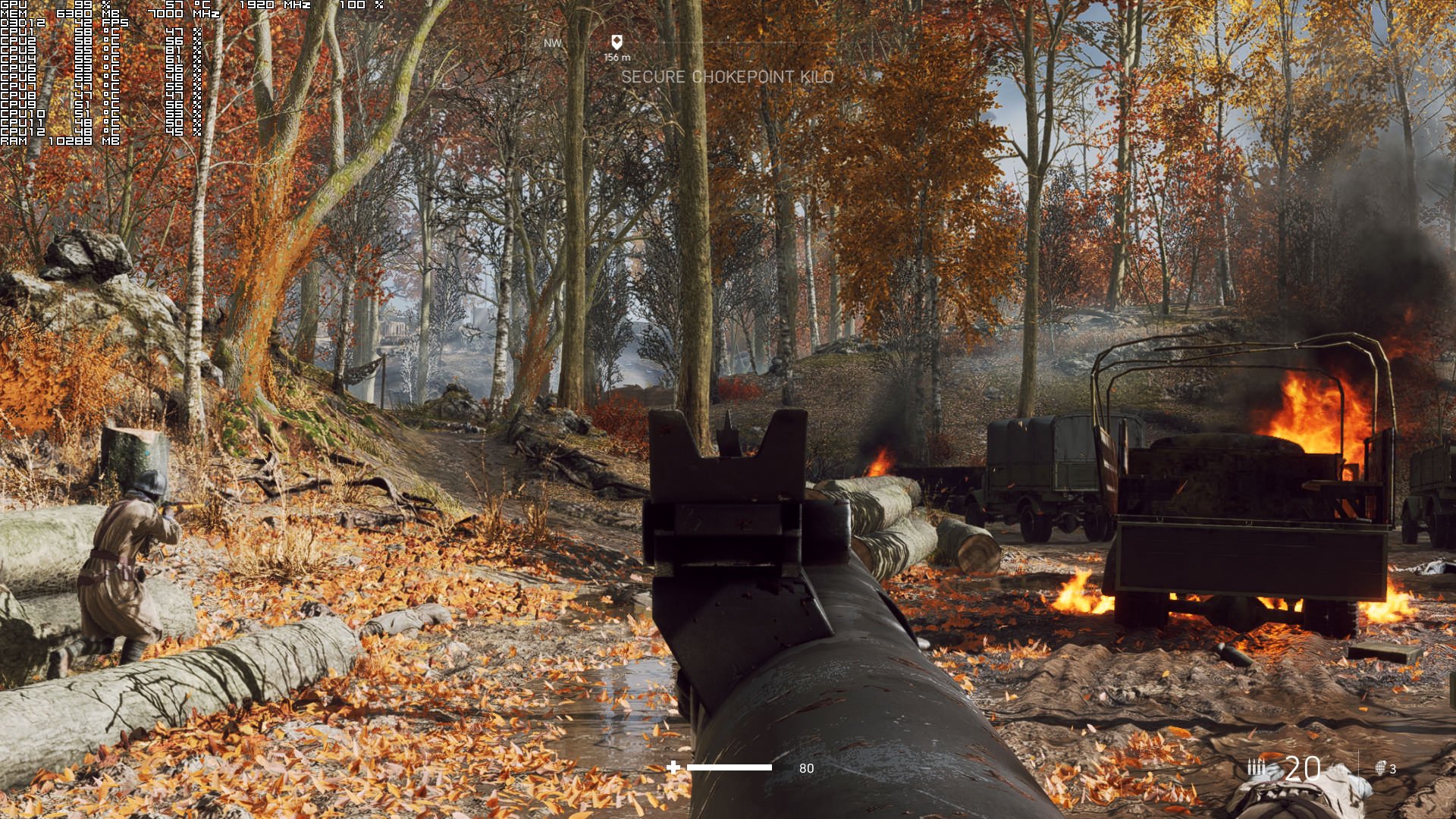Select the Secure Chokepoint Kilo objective text
The height and width of the screenshot is (819, 1456).
coord(727,77)
